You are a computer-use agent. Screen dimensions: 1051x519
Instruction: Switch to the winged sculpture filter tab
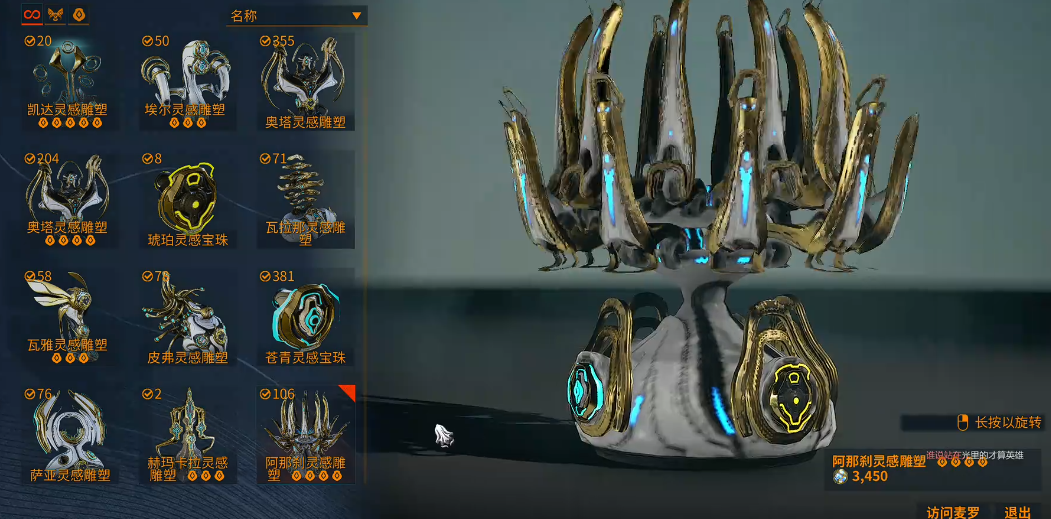56,15
